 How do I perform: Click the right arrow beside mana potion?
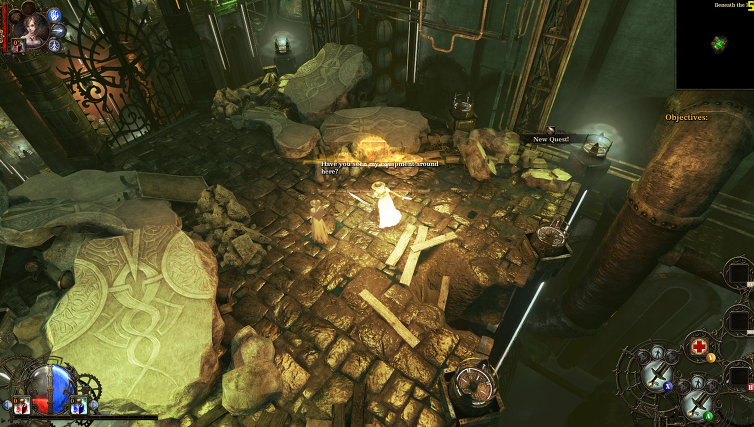point(93,405)
